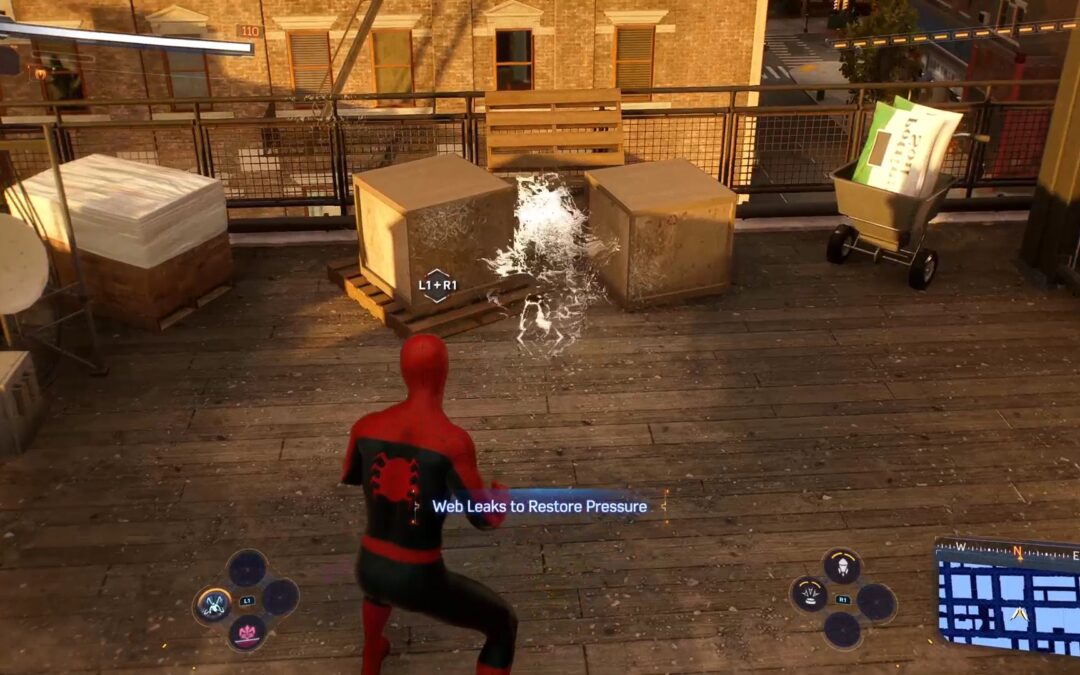Select the pink claw ability icon
The height and width of the screenshot is (675, 1080).
pyautogui.click(x=247, y=632)
